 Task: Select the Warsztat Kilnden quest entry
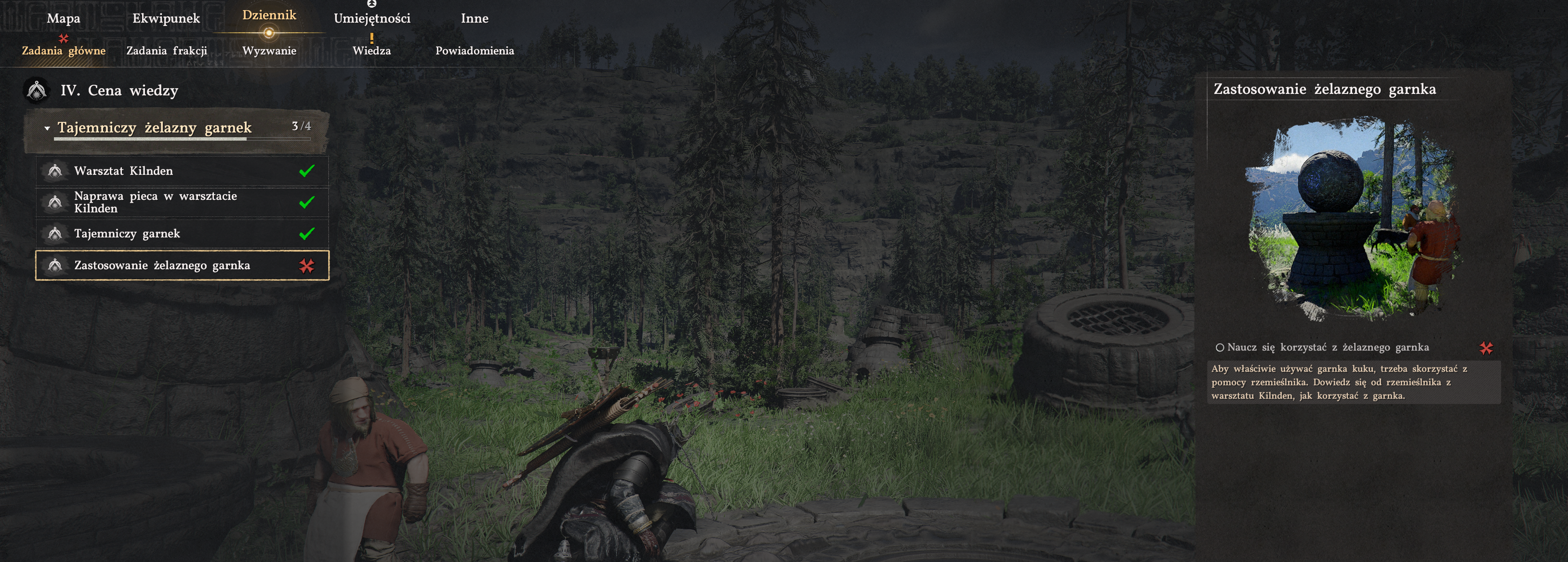[x=182, y=171]
